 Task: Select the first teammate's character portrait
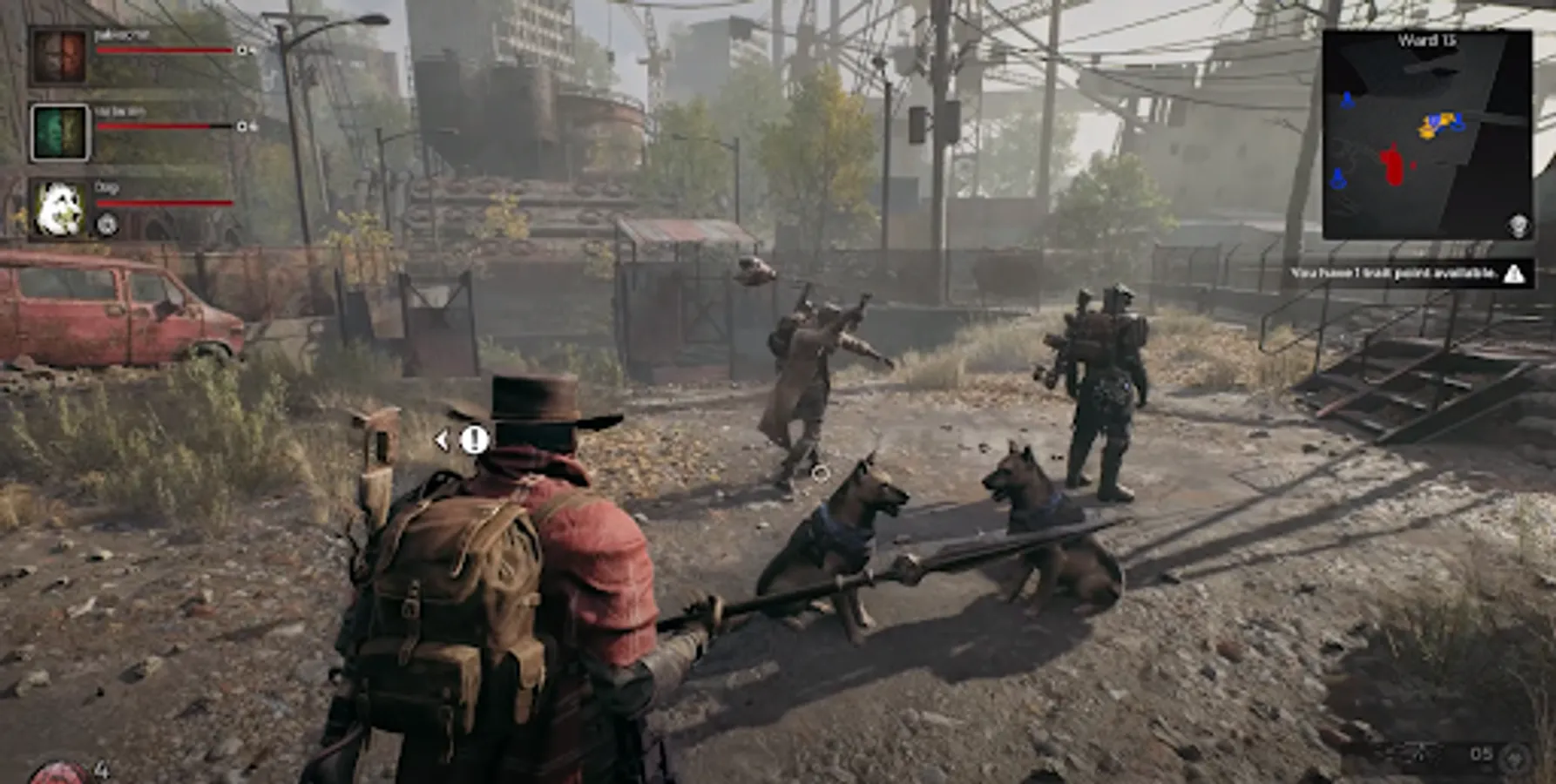click(x=59, y=55)
